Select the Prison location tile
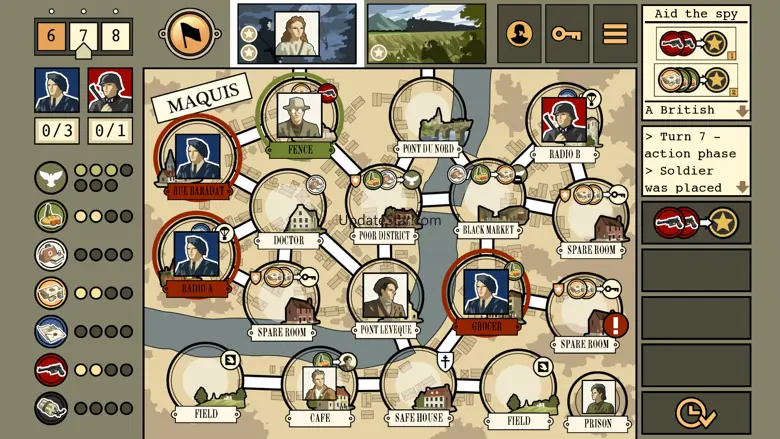 click(x=598, y=402)
